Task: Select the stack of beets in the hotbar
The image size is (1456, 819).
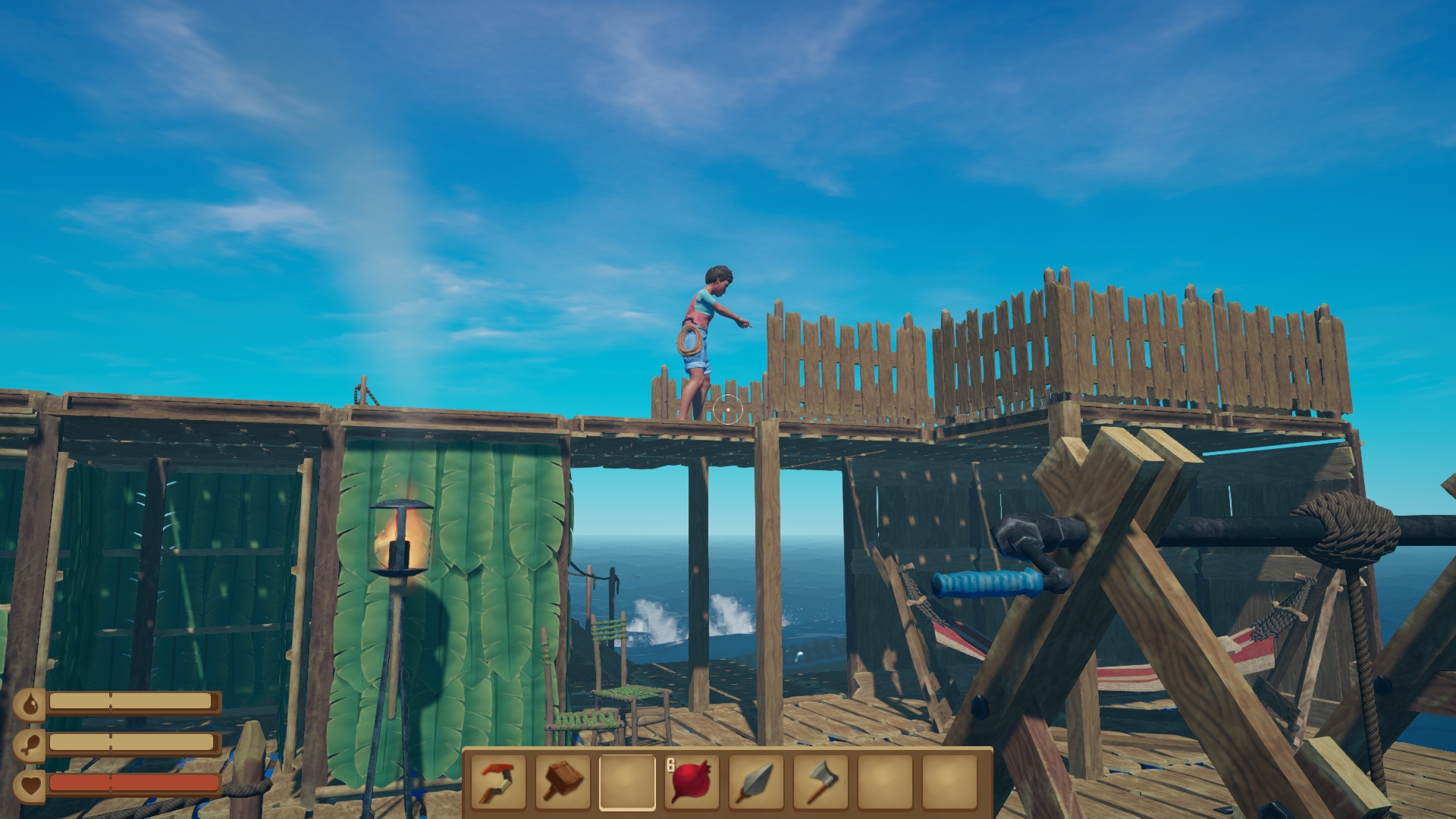Action: tap(691, 782)
